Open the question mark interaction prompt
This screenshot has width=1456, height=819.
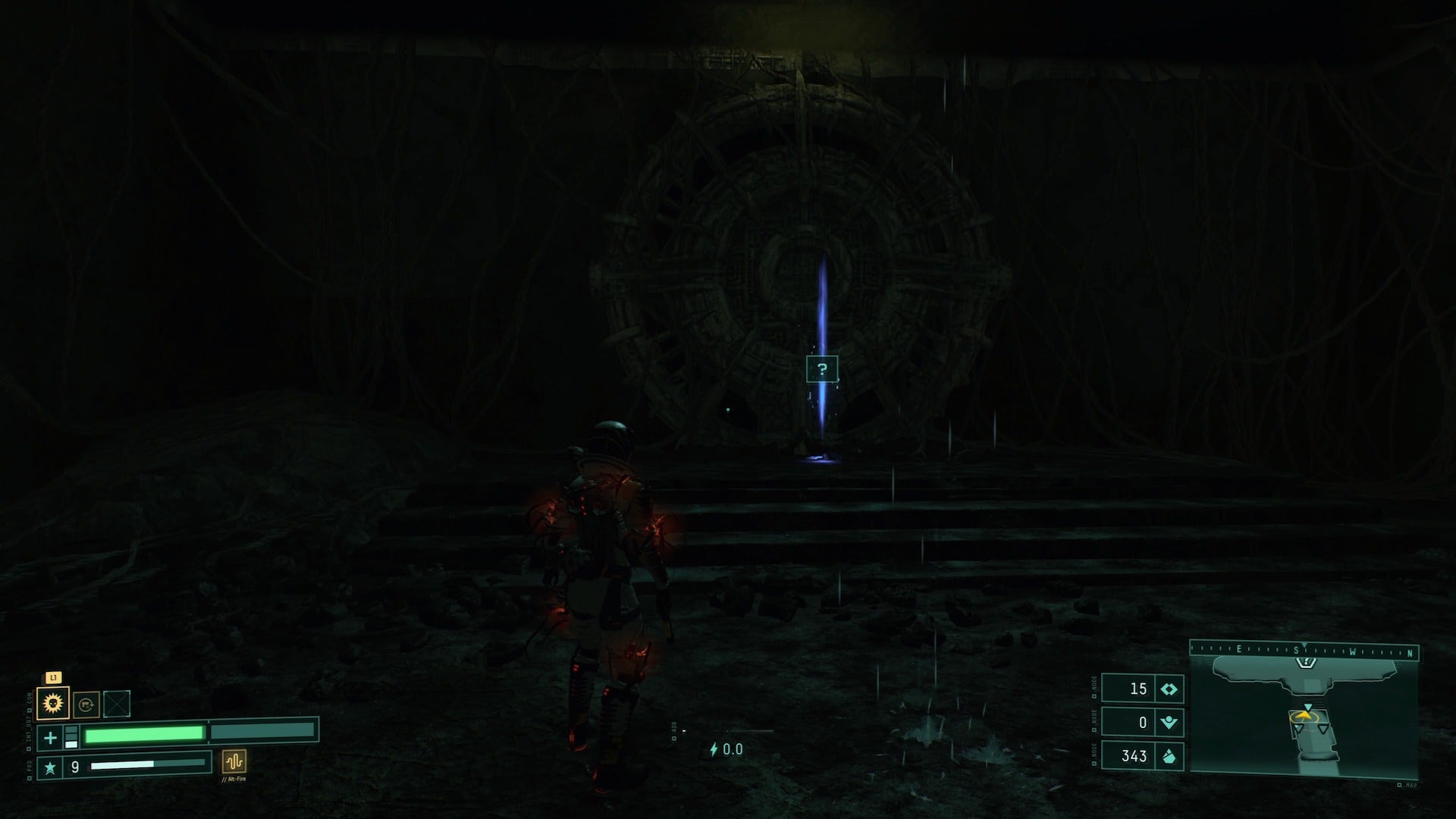(x=823, y=369)
